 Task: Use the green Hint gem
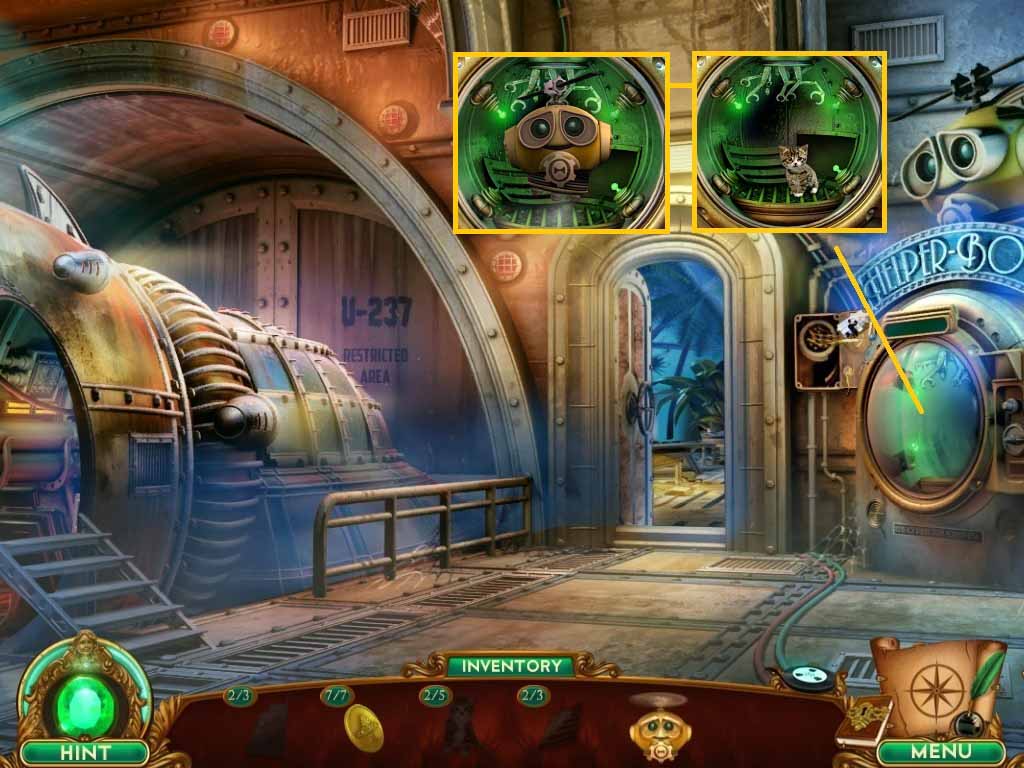(x=84, y=696)
